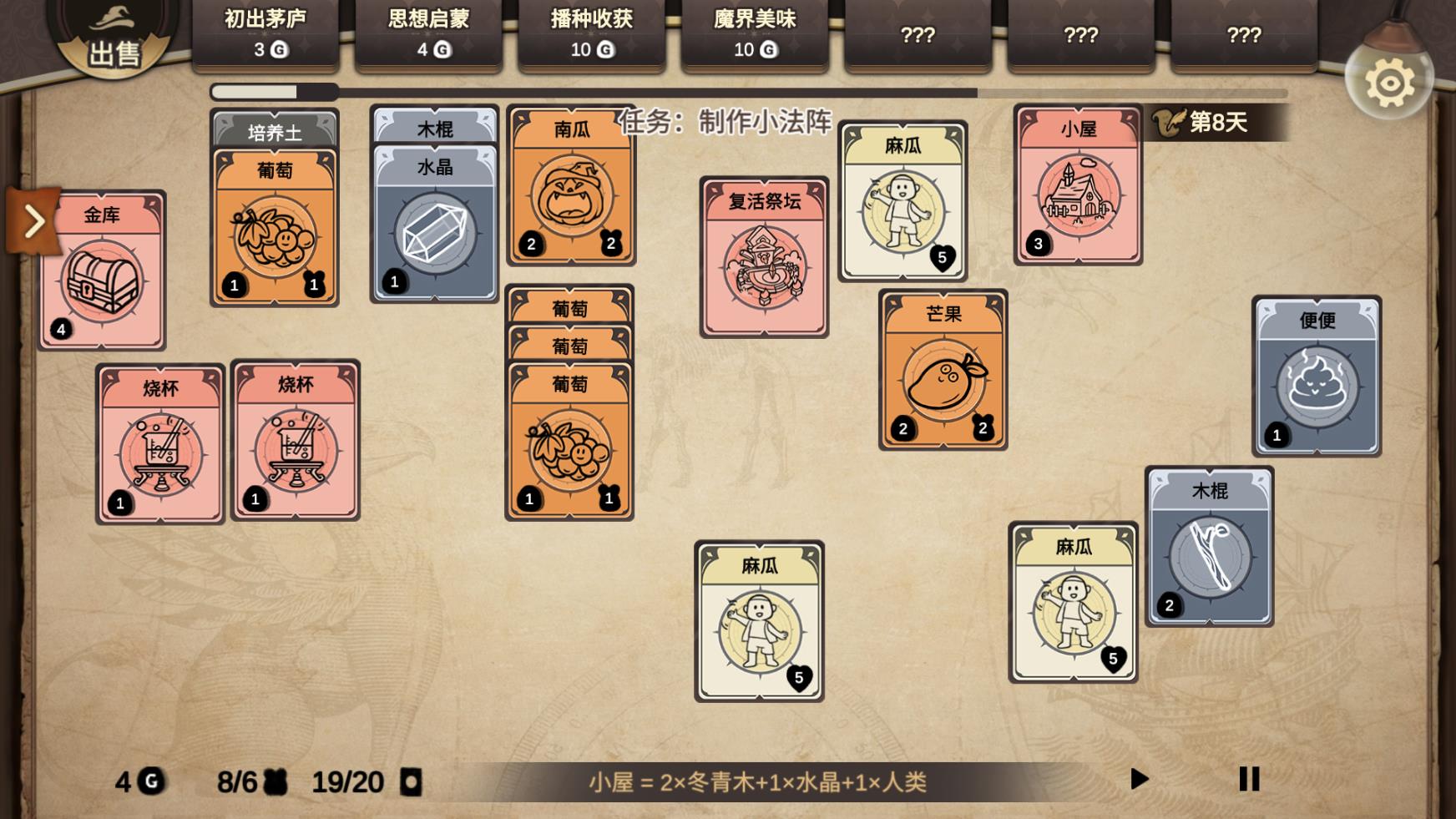Expand the side panel with the arrow tab
The width and height of the screenshot is (1456, 819).
tap(35, 221)
